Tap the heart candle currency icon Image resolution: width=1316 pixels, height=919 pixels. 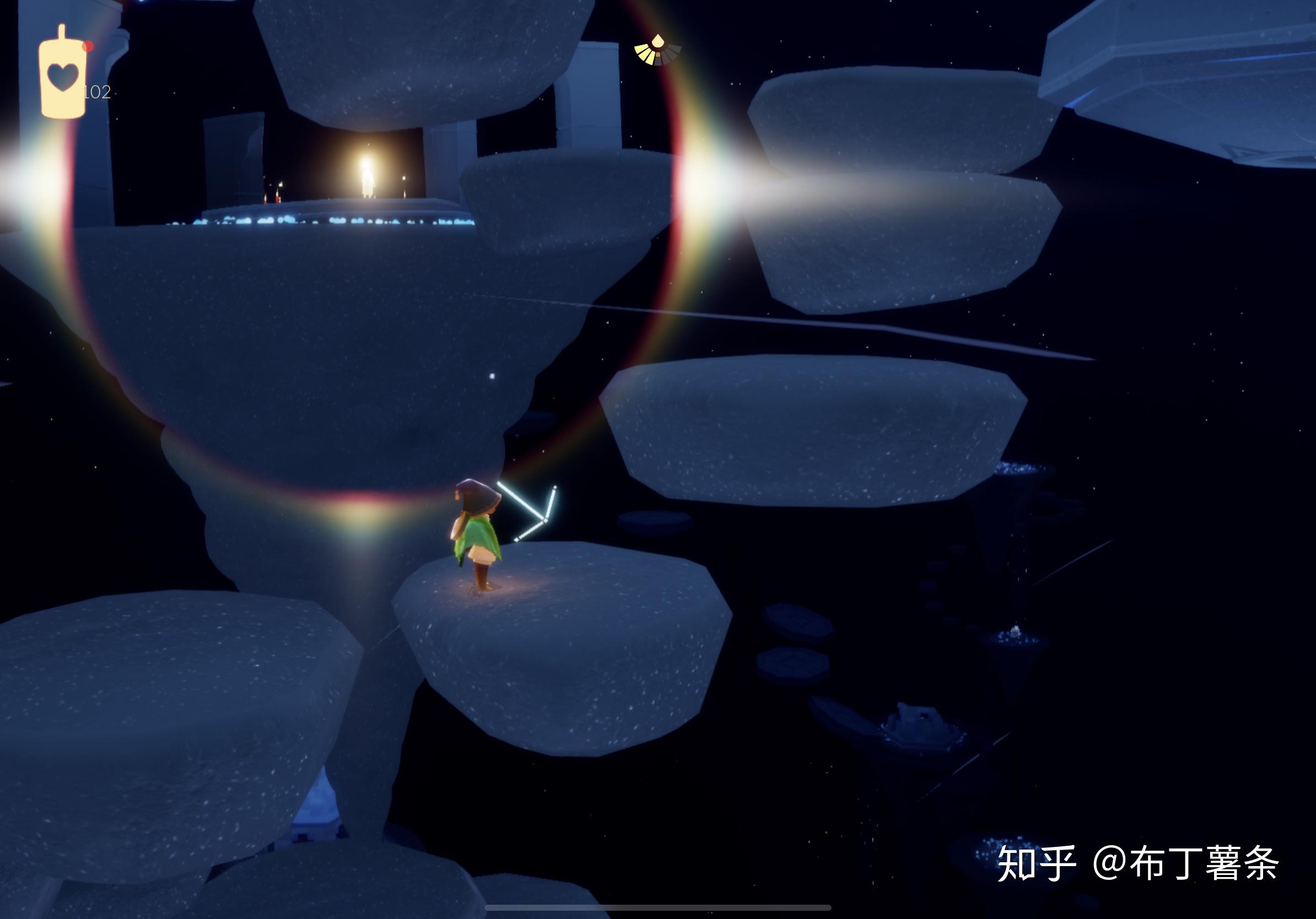point(62,76)
